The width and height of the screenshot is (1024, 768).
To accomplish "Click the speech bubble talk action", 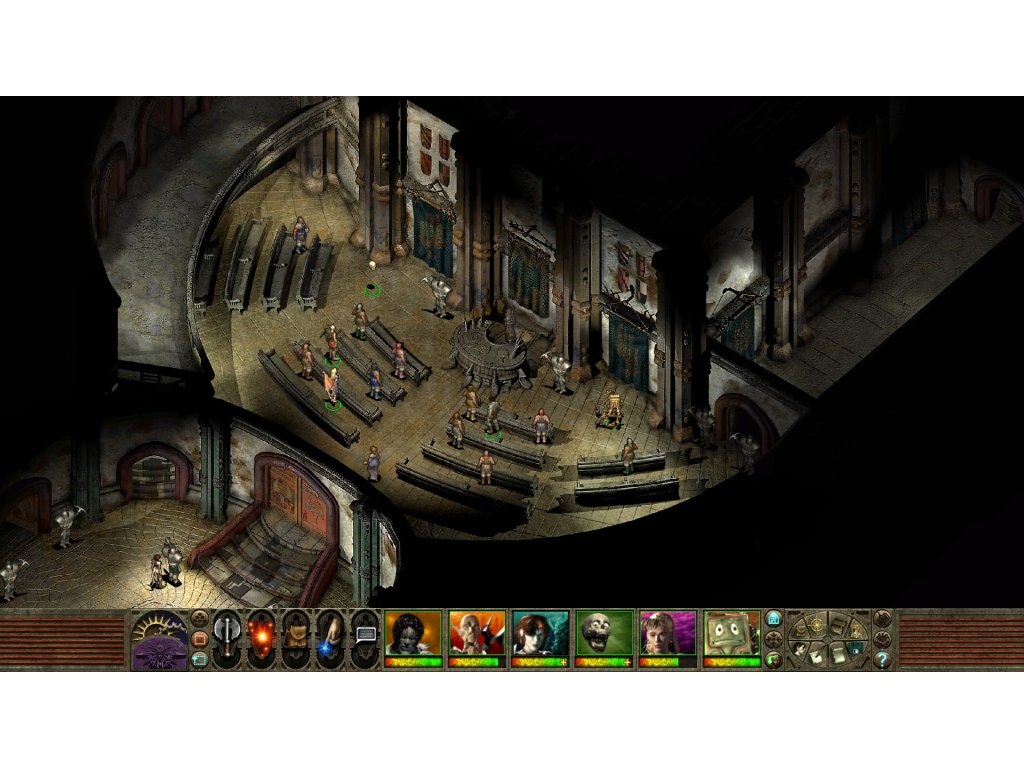I will pos(364,636).
